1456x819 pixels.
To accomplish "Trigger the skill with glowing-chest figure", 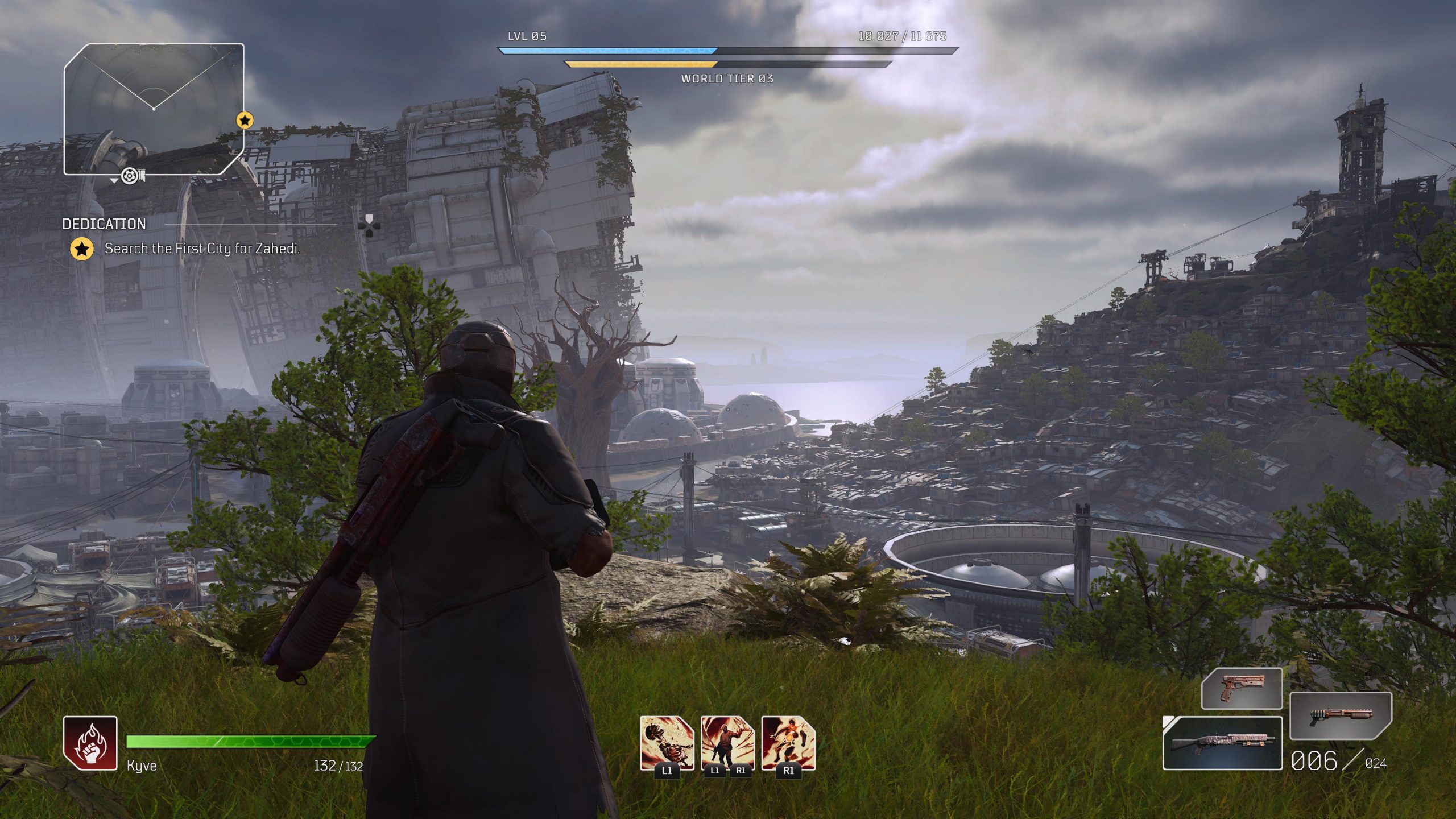I will 788,743.
